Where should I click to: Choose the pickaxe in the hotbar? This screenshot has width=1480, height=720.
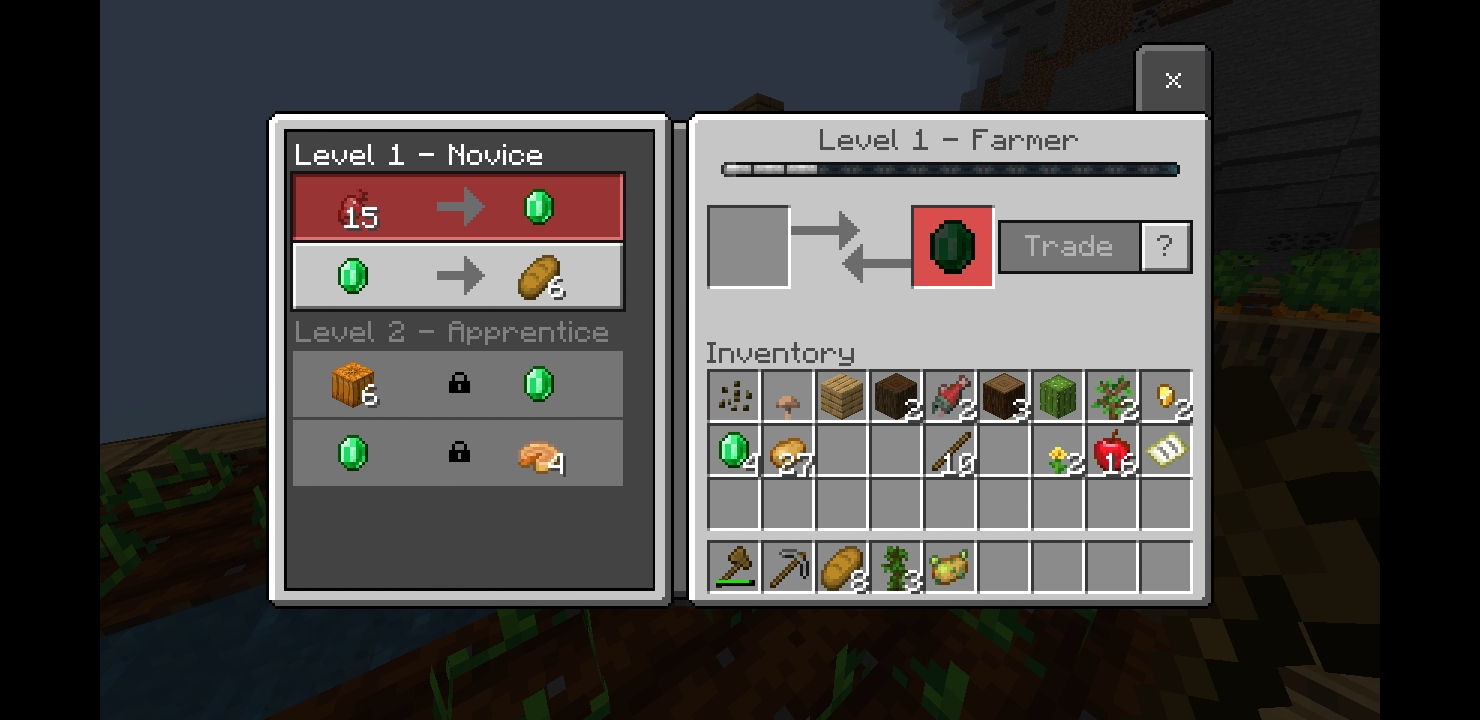click(788, 567)
